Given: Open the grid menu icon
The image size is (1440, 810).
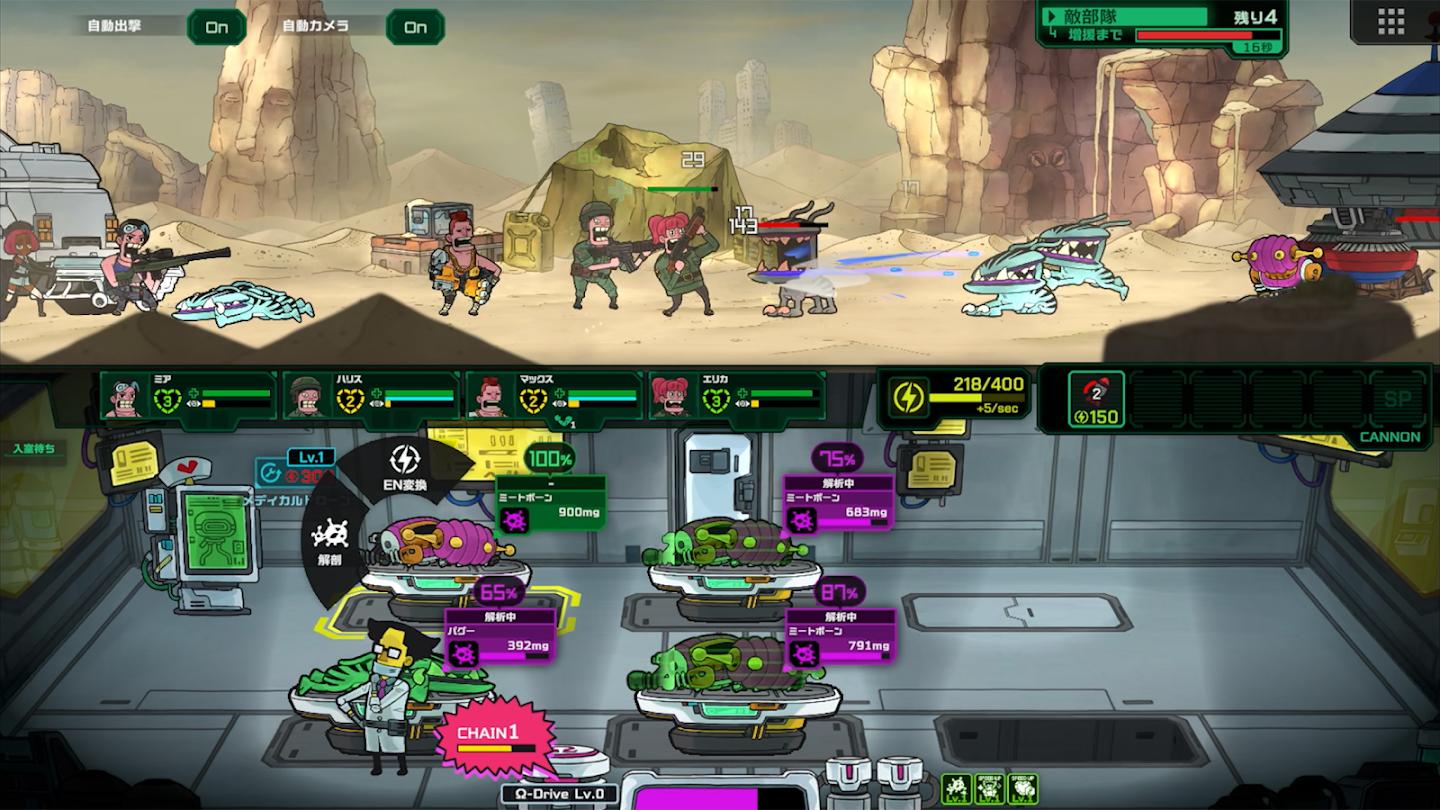Looking at the screenshot, I should tap(1391, 21).
